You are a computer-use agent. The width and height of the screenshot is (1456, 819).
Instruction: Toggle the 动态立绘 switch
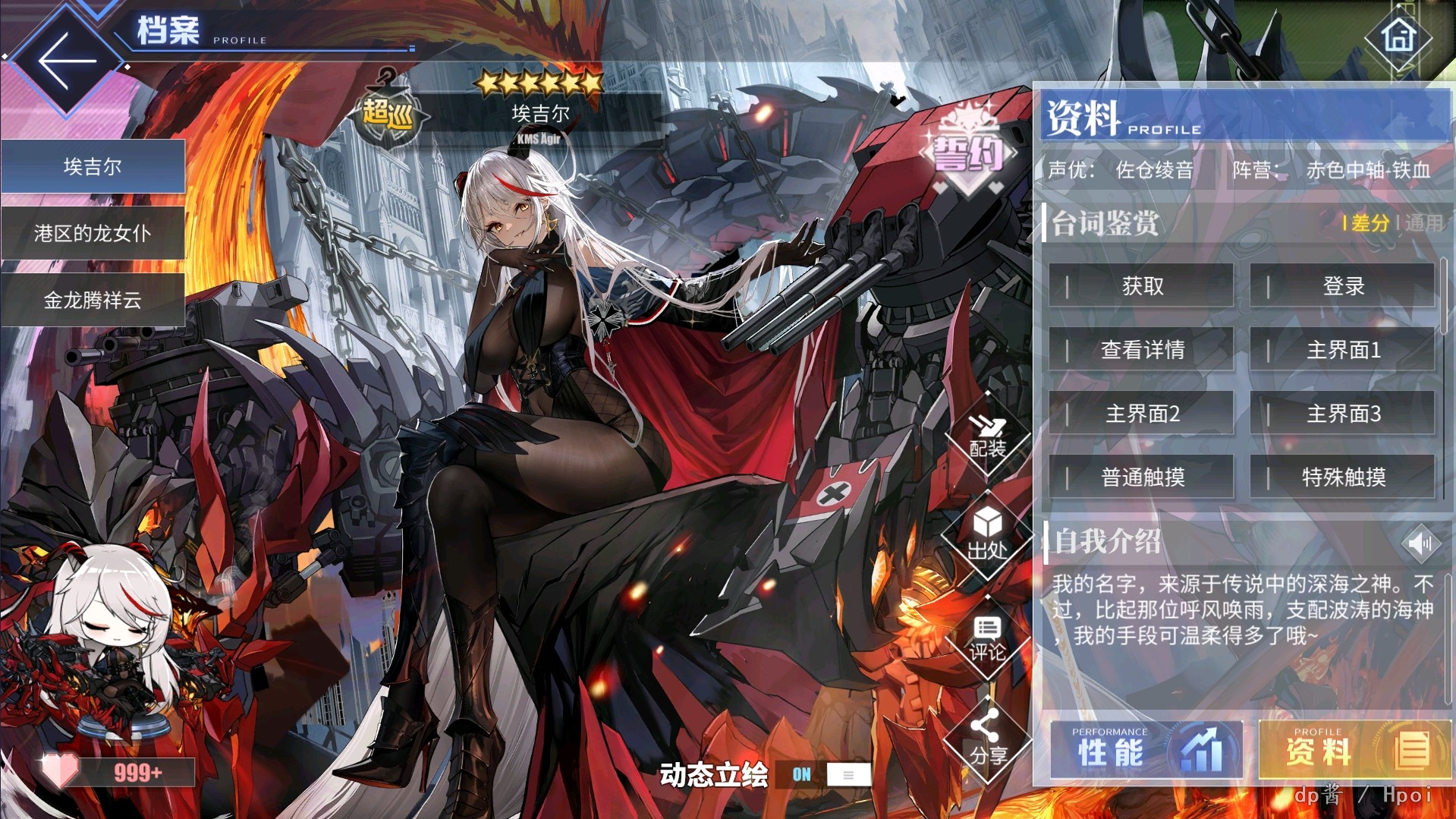pos(831,774)
